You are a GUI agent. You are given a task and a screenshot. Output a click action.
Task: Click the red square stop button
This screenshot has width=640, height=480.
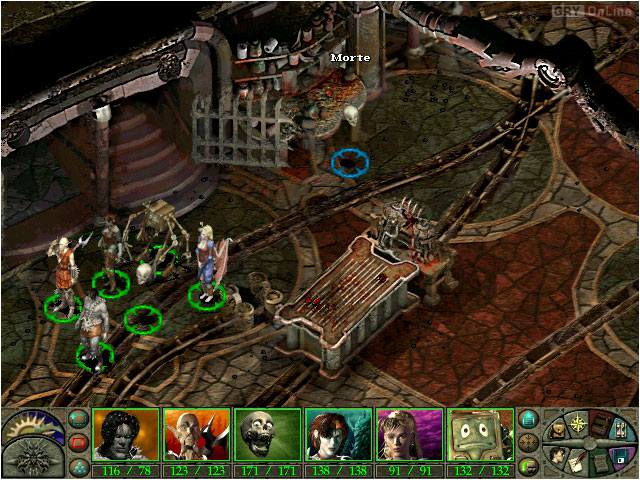[77, 441]
